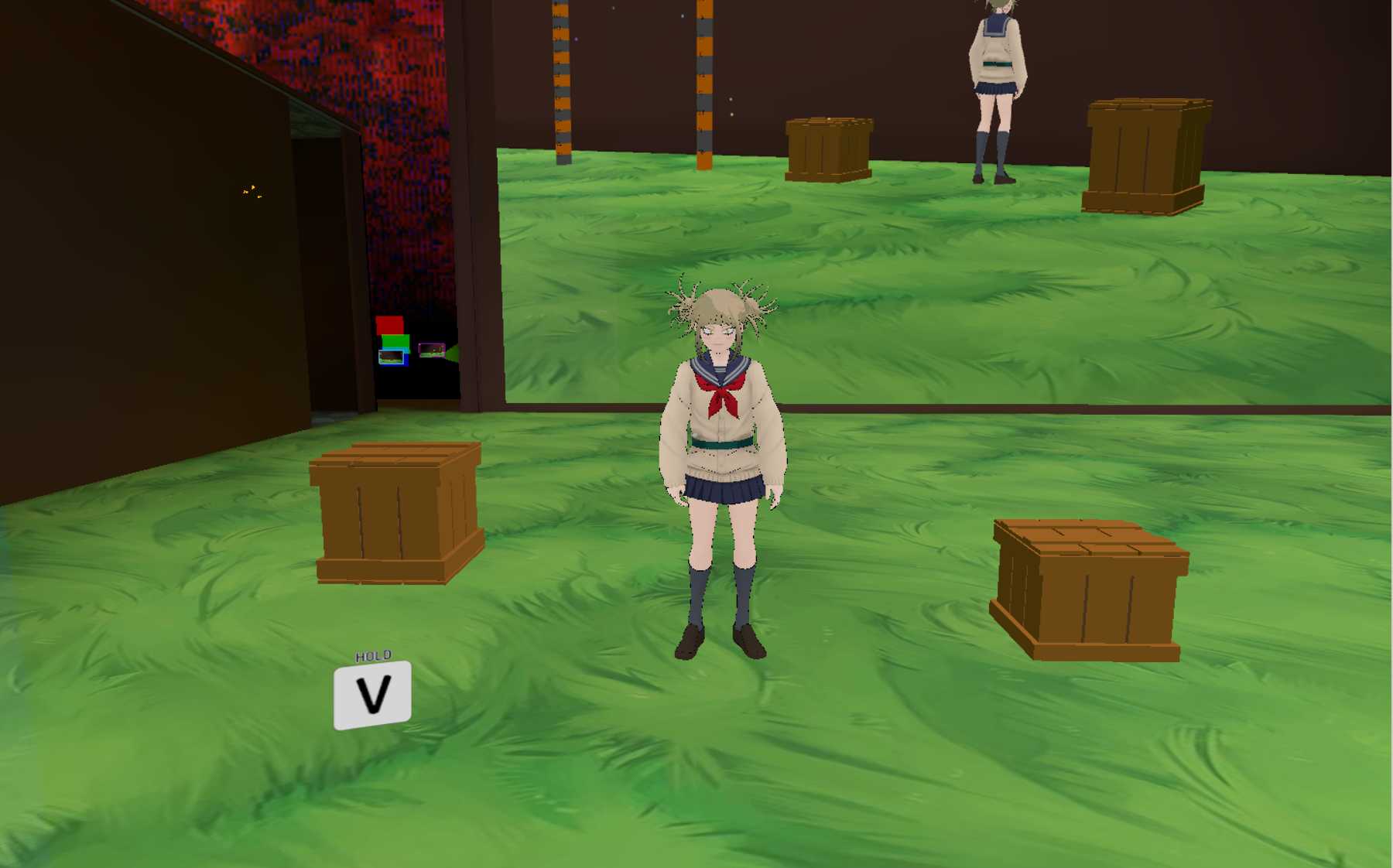Toggle the green cube through the doorway
This screenshot has height=868, width=1393.
(x=395, y=342)
